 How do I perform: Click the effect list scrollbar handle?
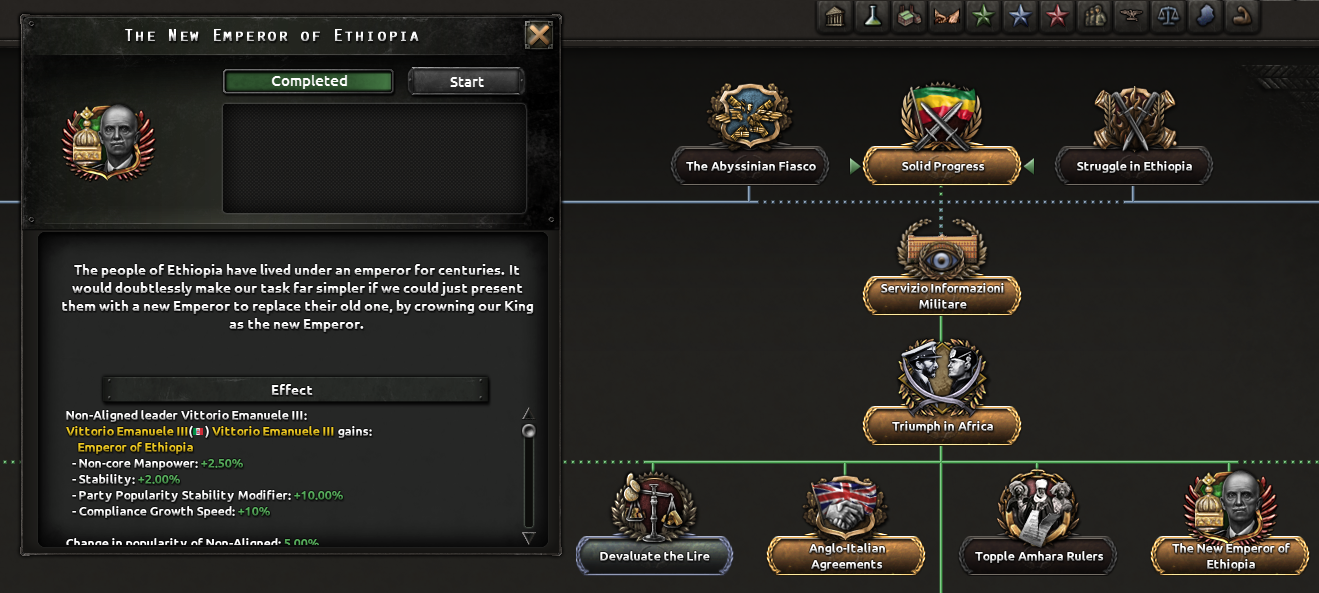(x=529, y=431)
